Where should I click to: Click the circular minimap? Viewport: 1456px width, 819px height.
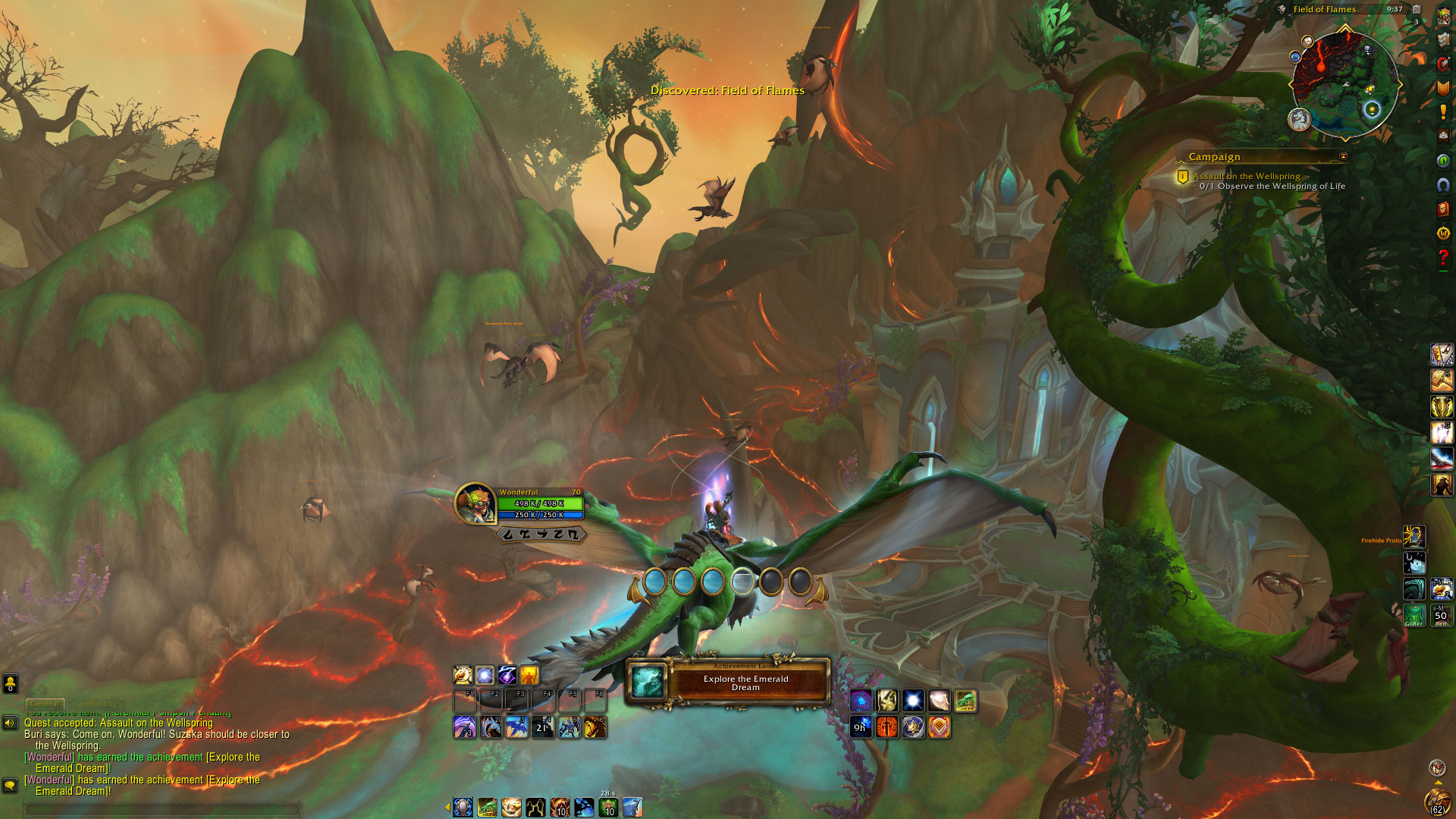[x=1345, y=83]
